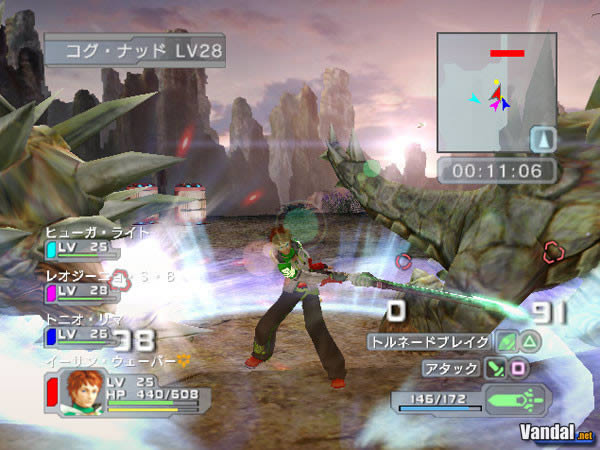
Task: Activate the トルネードブレイク skill
Action: 431,342
